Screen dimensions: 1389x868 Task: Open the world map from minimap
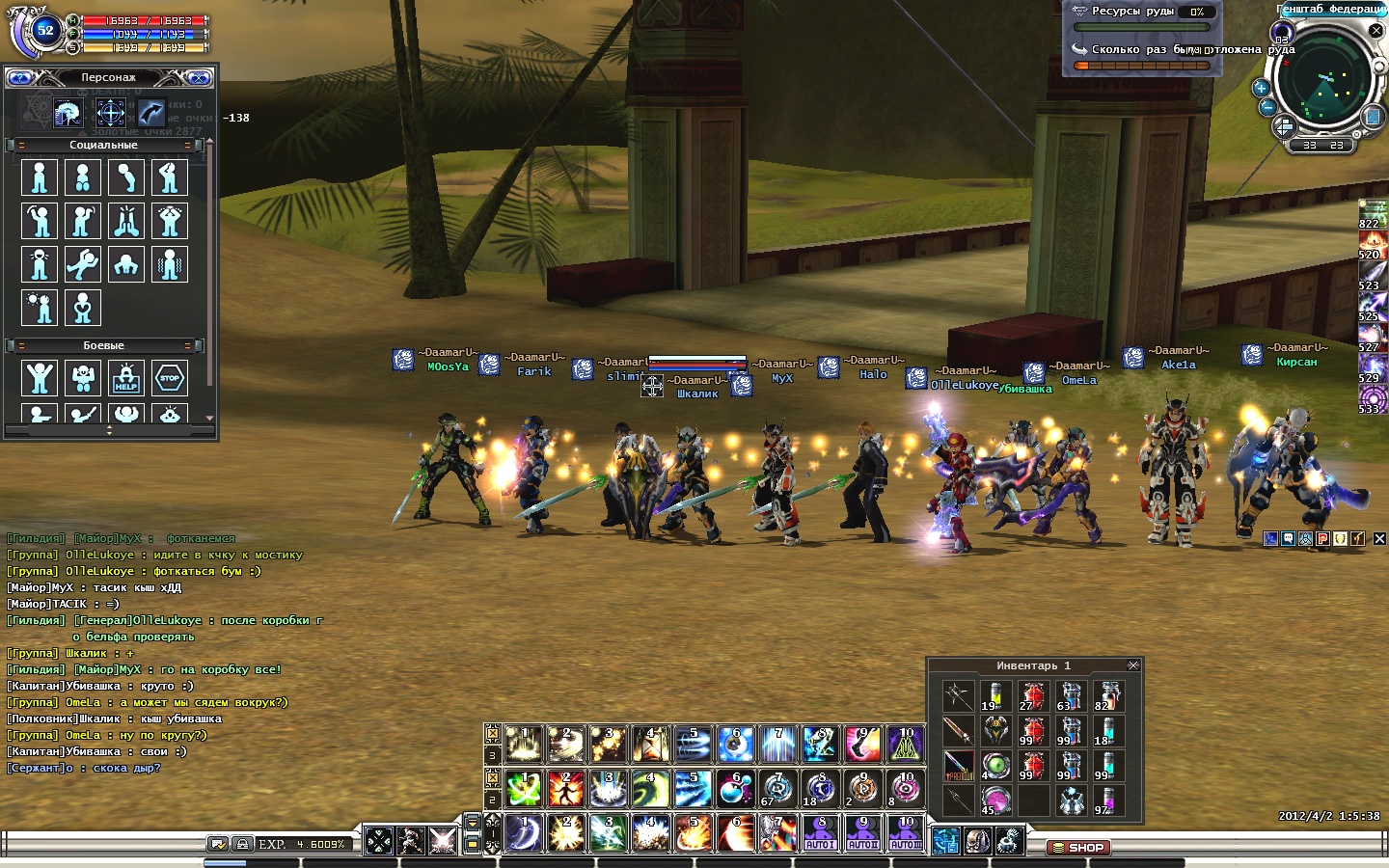[x=1373, y=117]
